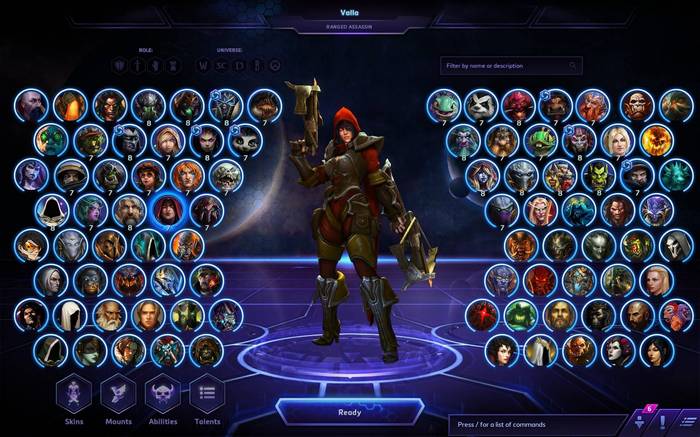This screenshot has width=700, height=437.
Task: Toggle the Warcraft "W" universe filter
Action: (203, 66)
